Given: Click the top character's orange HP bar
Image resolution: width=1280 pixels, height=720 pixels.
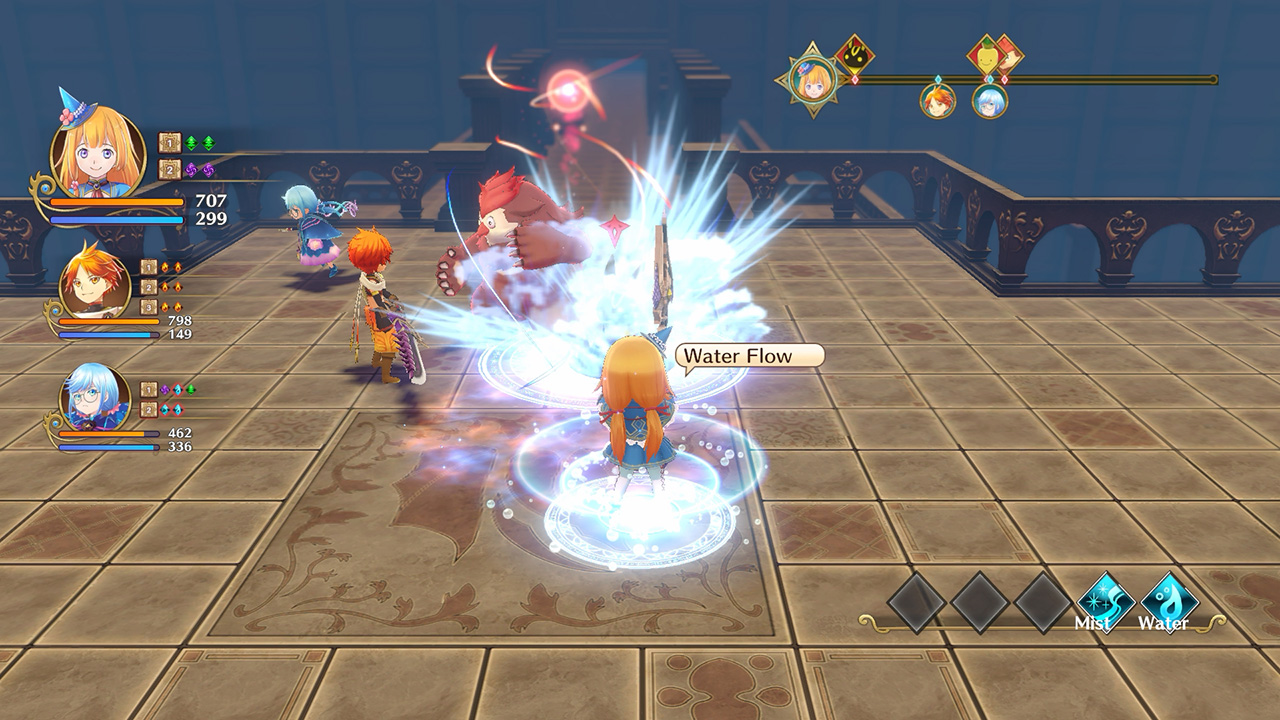Looking at the screenshot, I should (115, 203).
